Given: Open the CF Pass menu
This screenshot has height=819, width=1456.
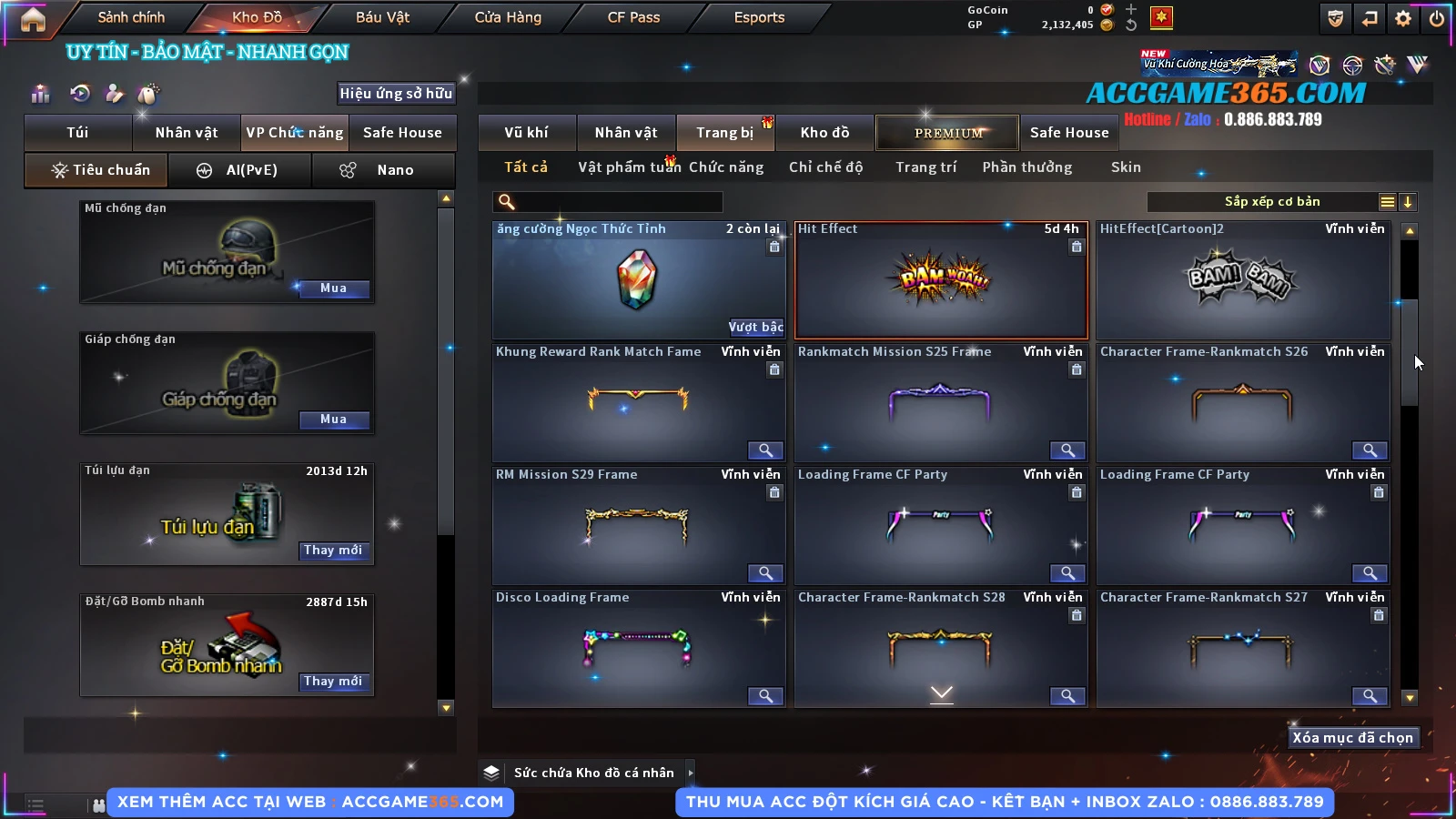Looking at the screenshot, I should click(633, 17).
